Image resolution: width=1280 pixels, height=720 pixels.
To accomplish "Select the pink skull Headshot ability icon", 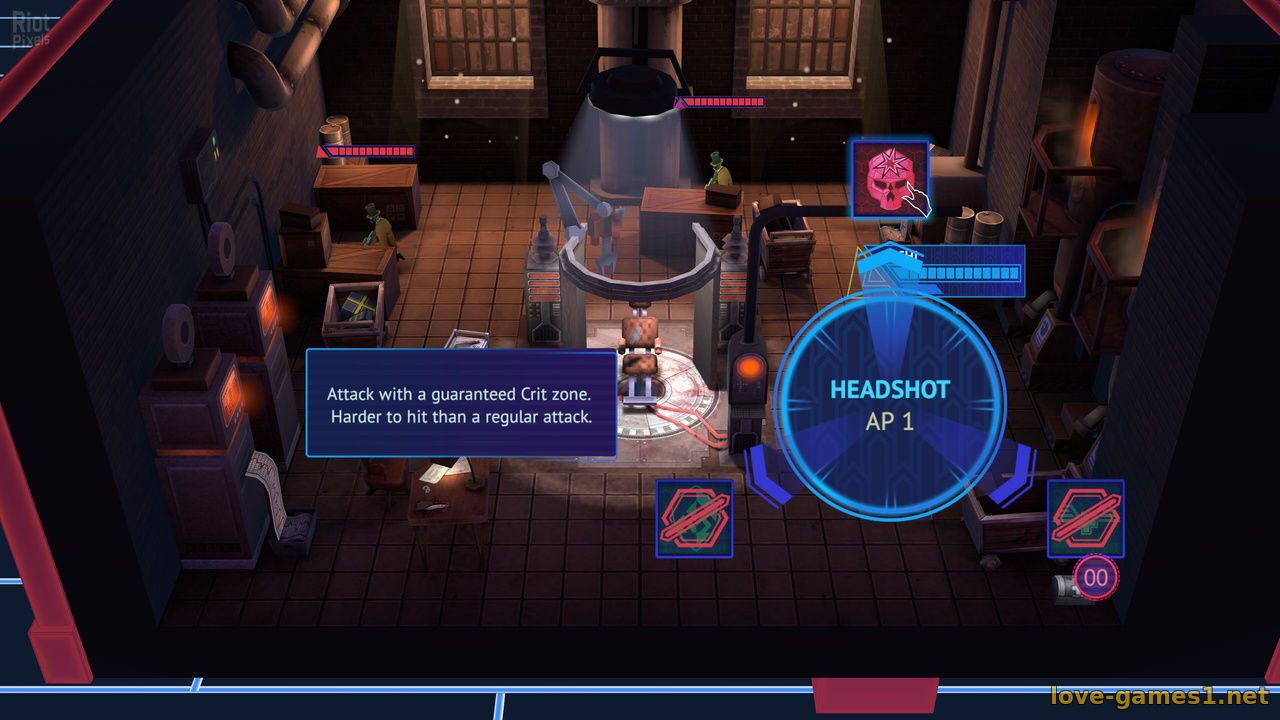I will pos(890,179).
